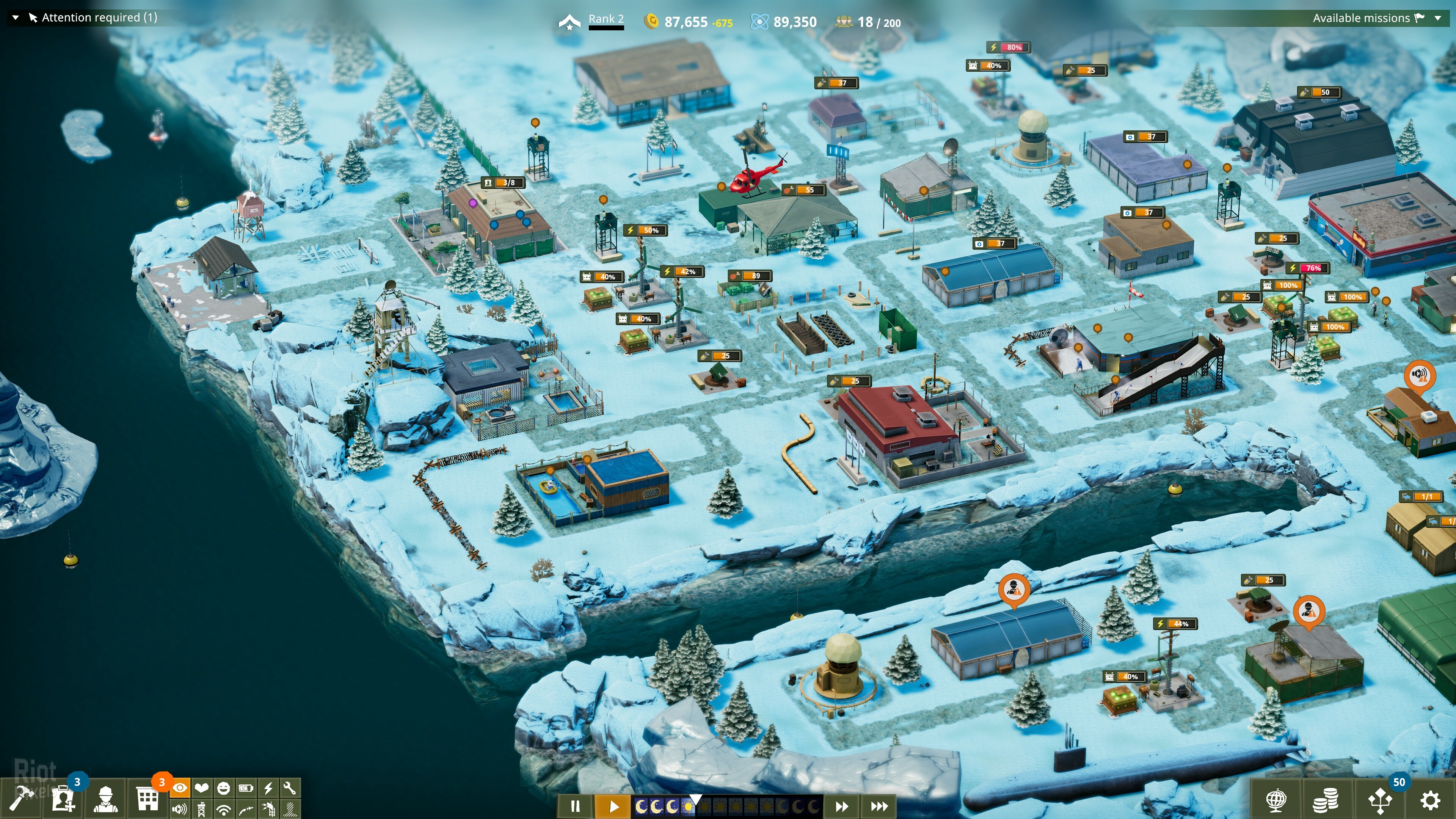Set game to normal play speed
This screenshot has height=819, width=1456.
point(614,806)
